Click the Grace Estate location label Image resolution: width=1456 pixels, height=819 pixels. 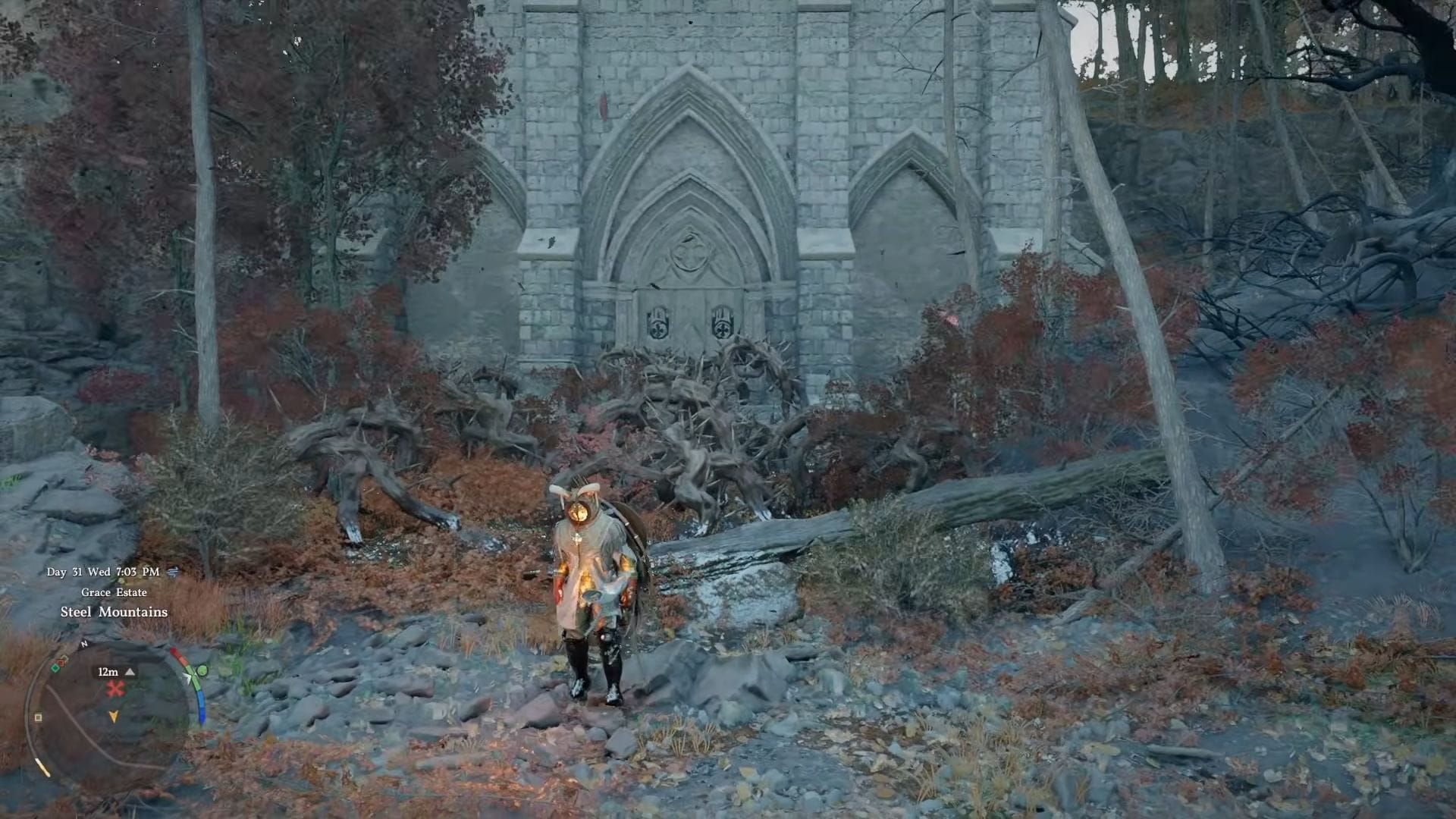[114, 592]
